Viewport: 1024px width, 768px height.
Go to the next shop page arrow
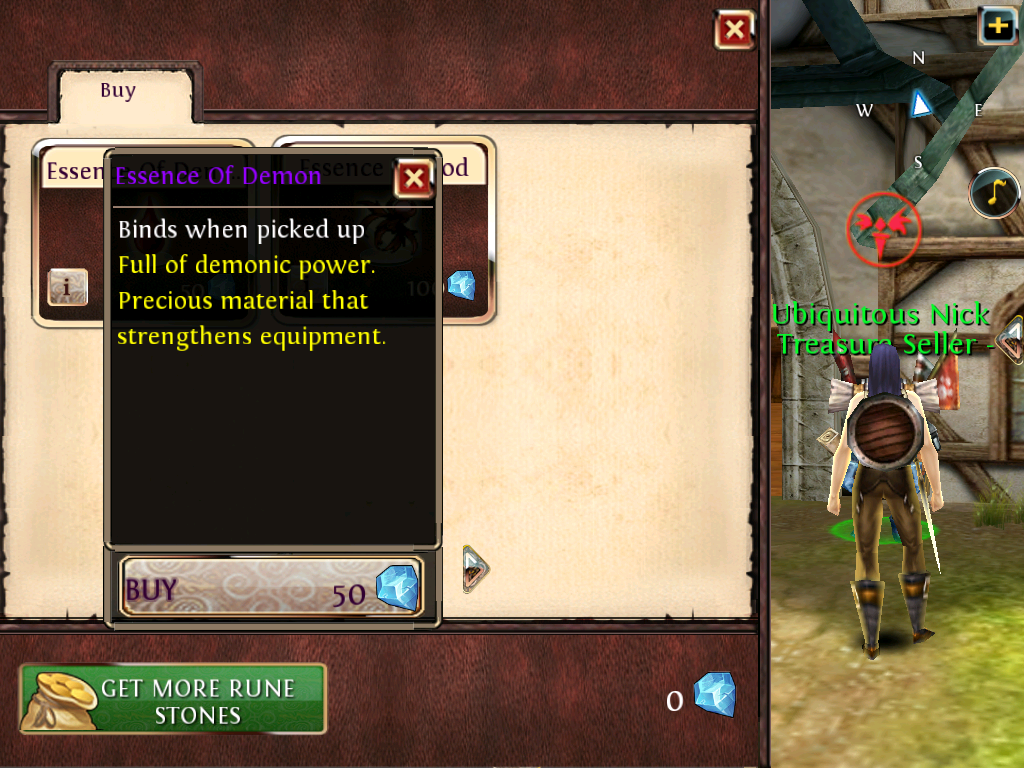click(474, 569)
